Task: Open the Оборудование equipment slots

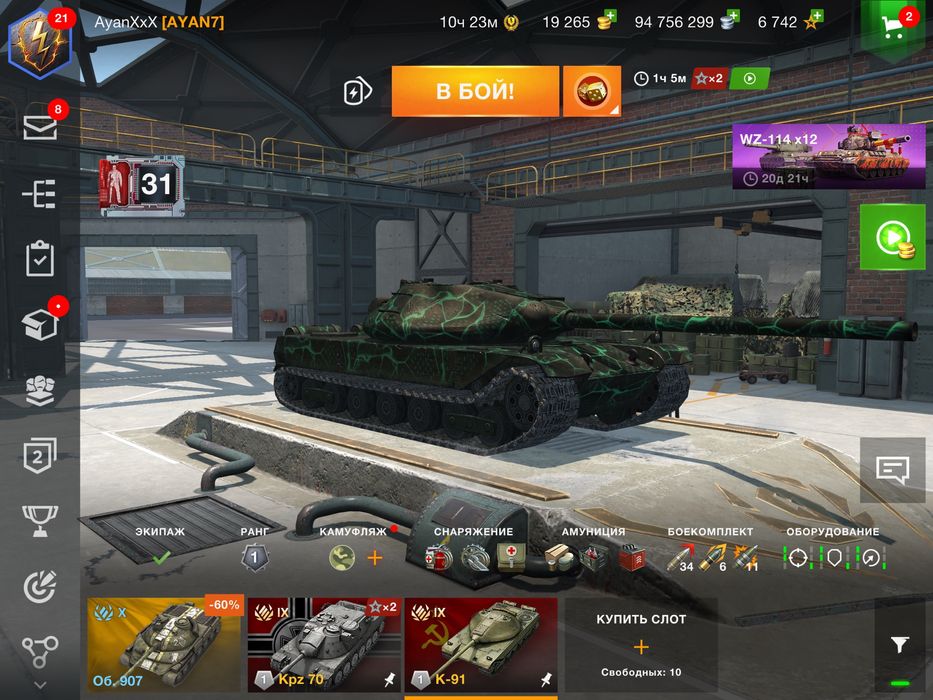Action: point(832,557)
